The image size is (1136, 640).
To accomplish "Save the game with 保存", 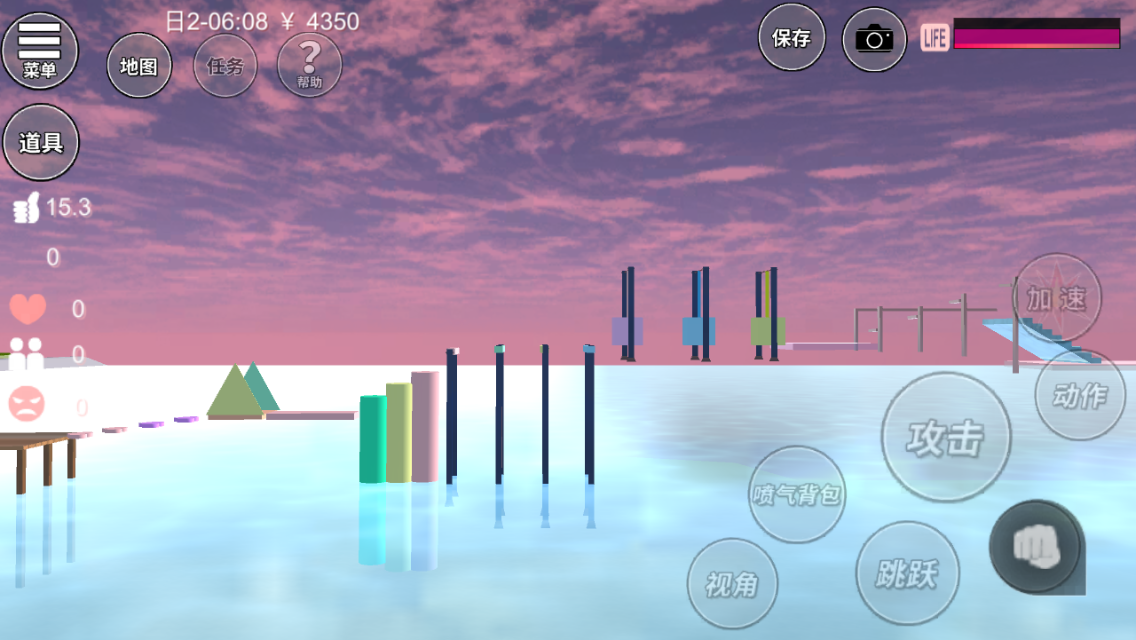I will pos(791,38).
